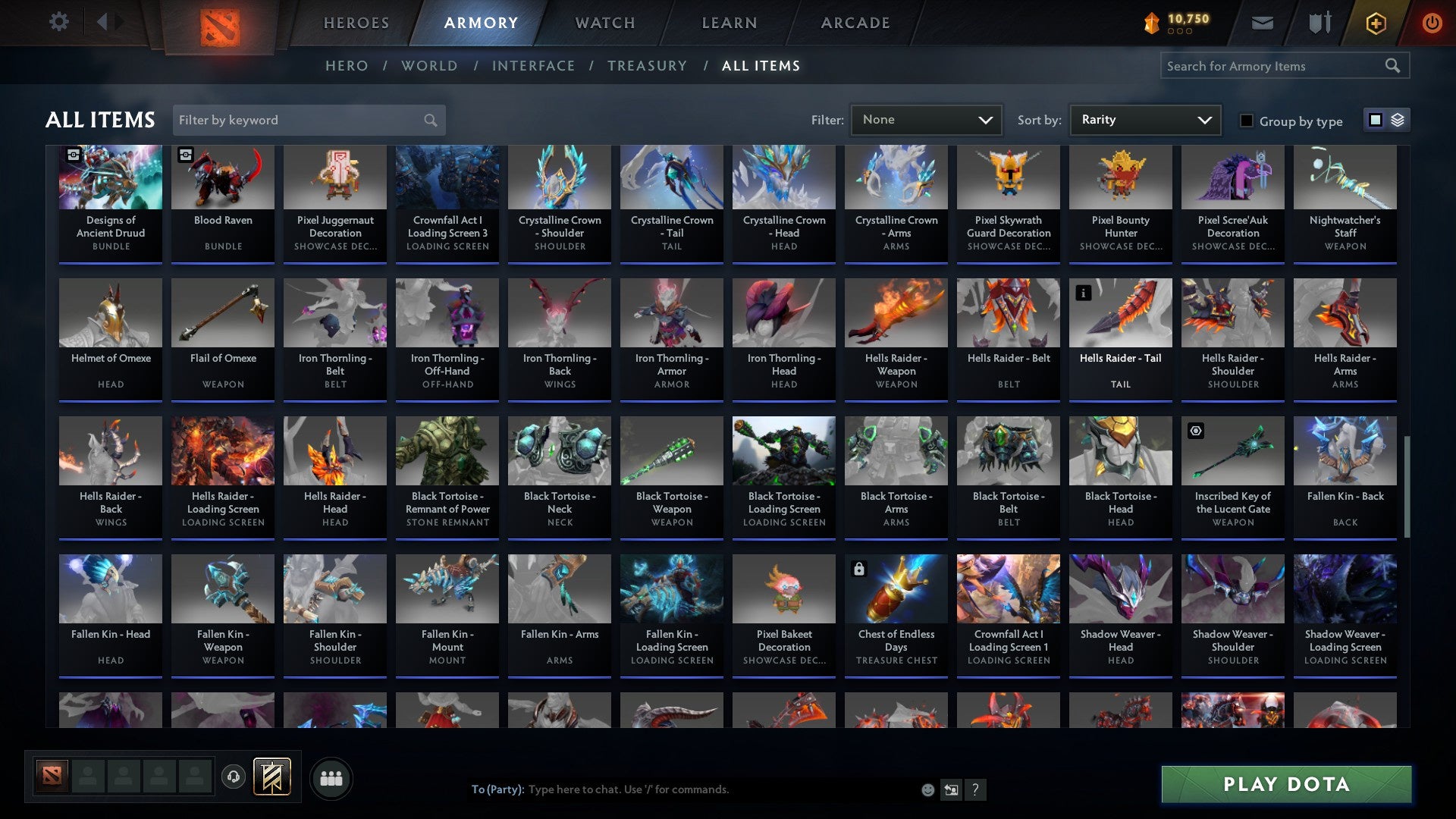Open the shield and sword armory icon

coord(1319,23)
